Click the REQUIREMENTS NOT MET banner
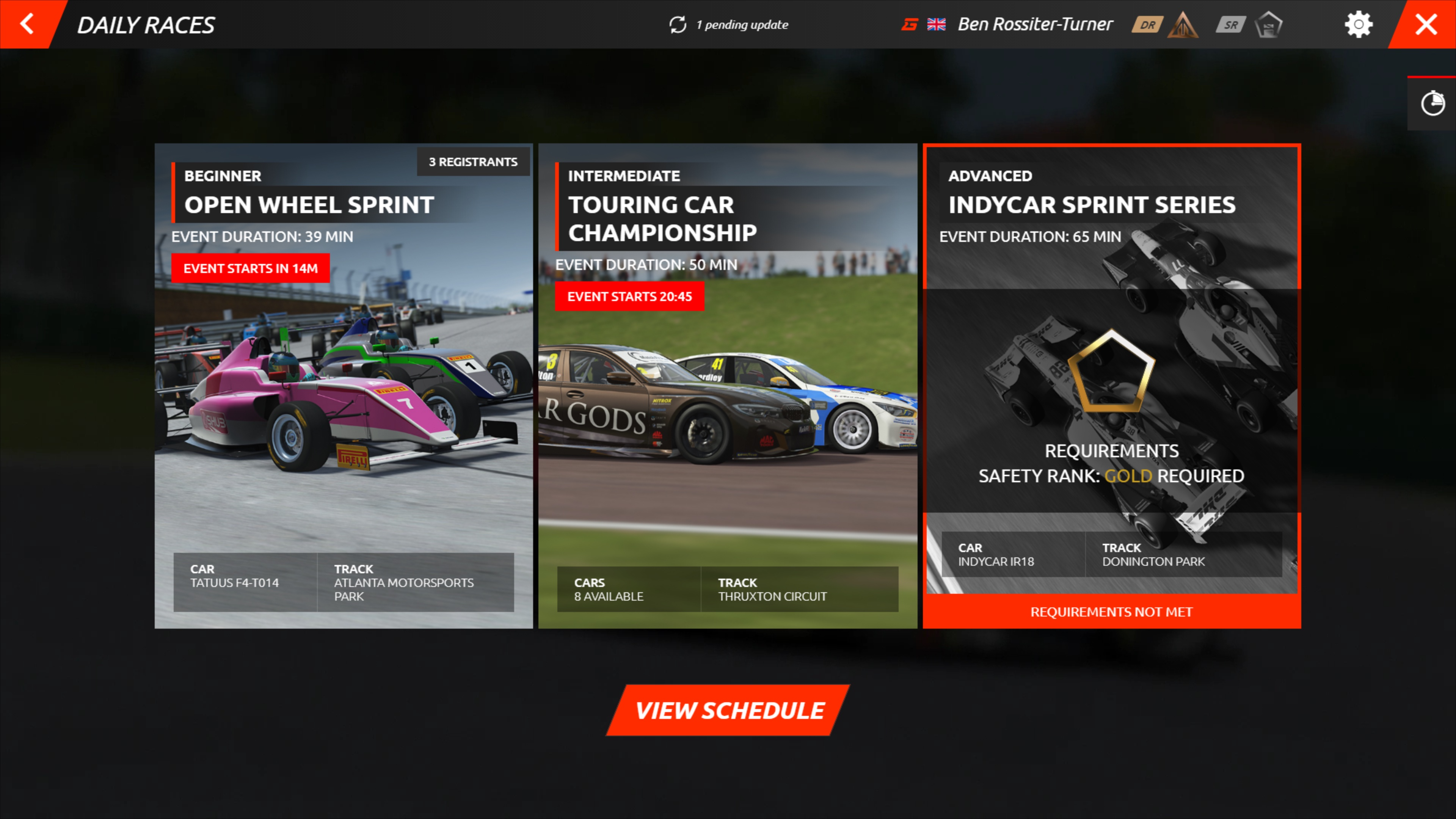The height and width of the screenshot is (819, 1456). tap(1111, 612)
